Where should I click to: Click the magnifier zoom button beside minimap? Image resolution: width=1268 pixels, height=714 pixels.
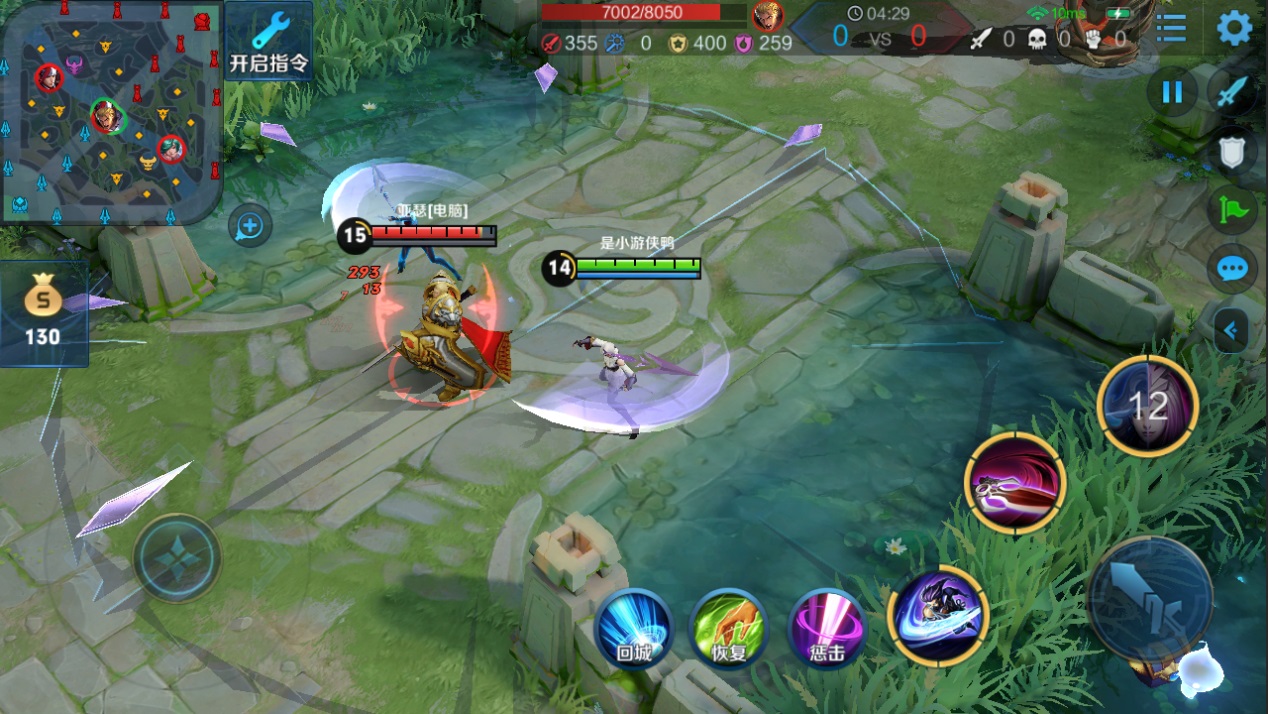[249, 227]
